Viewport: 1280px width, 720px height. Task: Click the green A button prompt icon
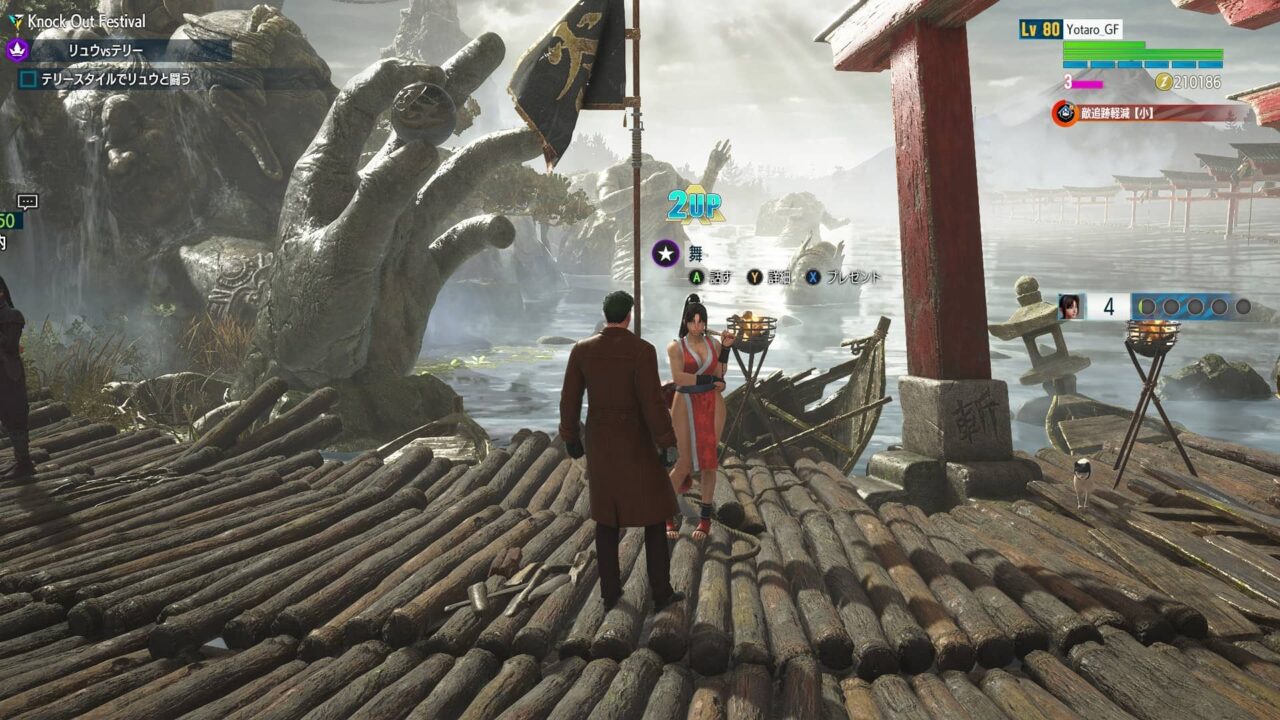point(696,277)
